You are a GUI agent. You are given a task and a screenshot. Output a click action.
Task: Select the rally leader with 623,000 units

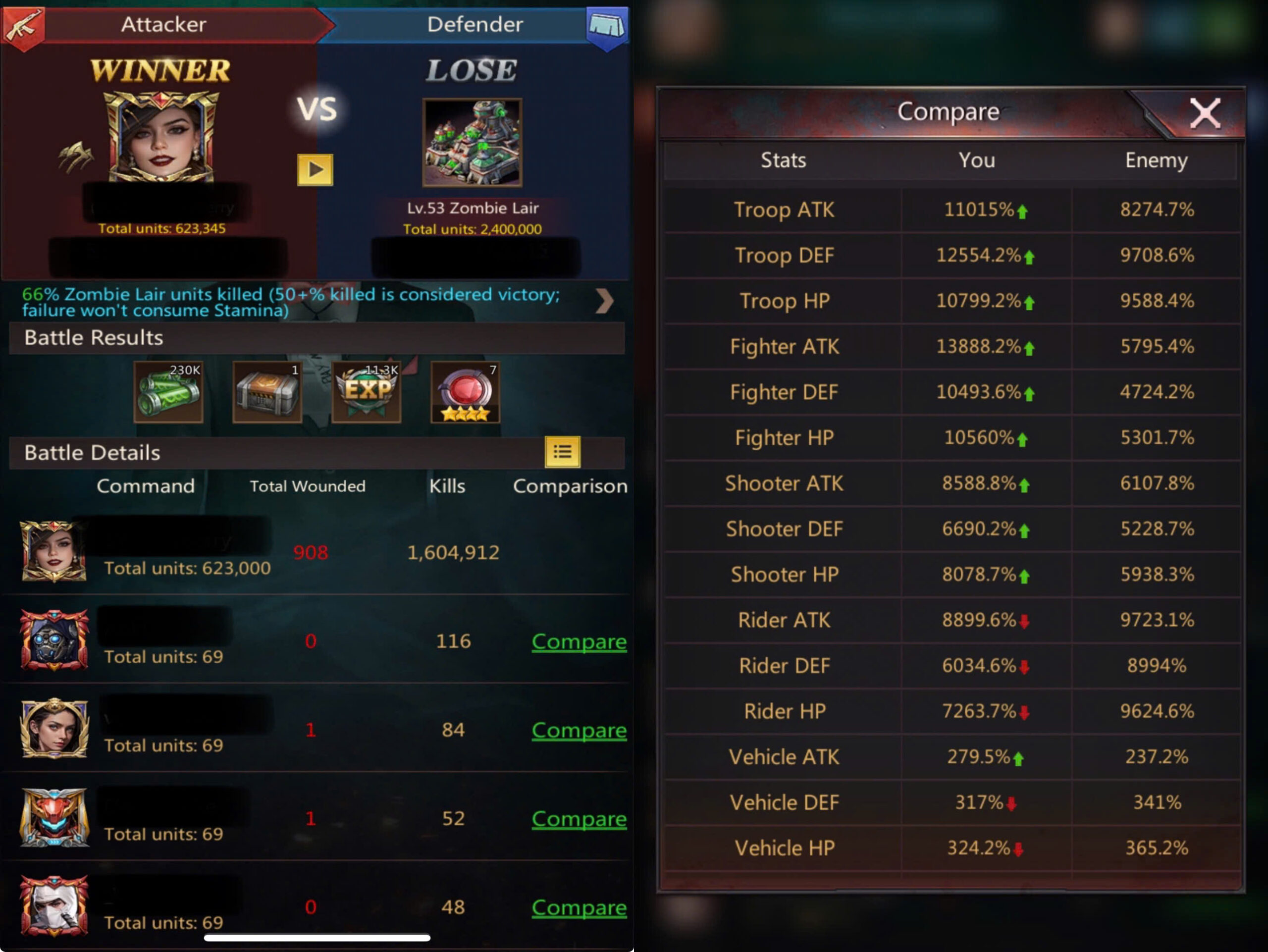point(54,551)
